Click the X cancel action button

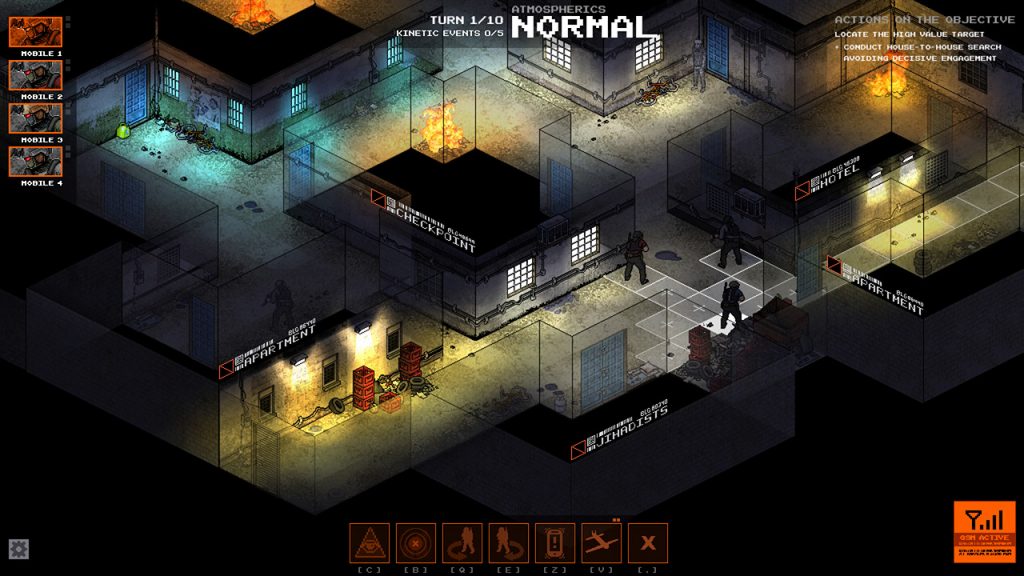coord(648,543)
